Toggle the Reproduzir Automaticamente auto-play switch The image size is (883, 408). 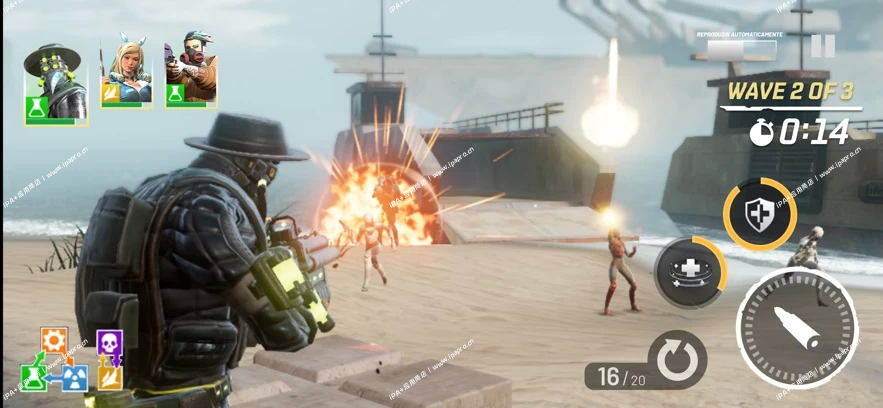pyautogui.click(x=741, y=47)
